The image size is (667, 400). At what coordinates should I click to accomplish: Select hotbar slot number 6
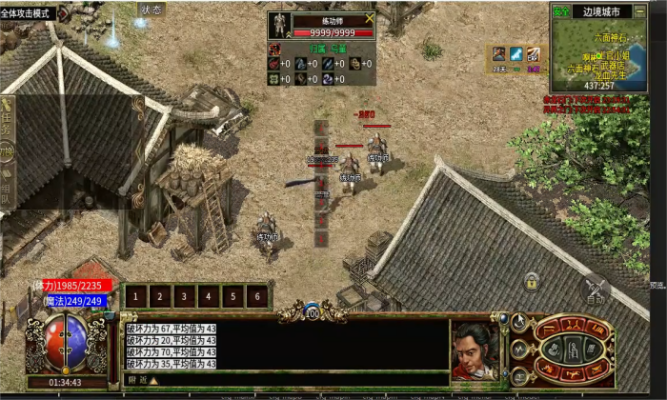(x=257, y=296)
